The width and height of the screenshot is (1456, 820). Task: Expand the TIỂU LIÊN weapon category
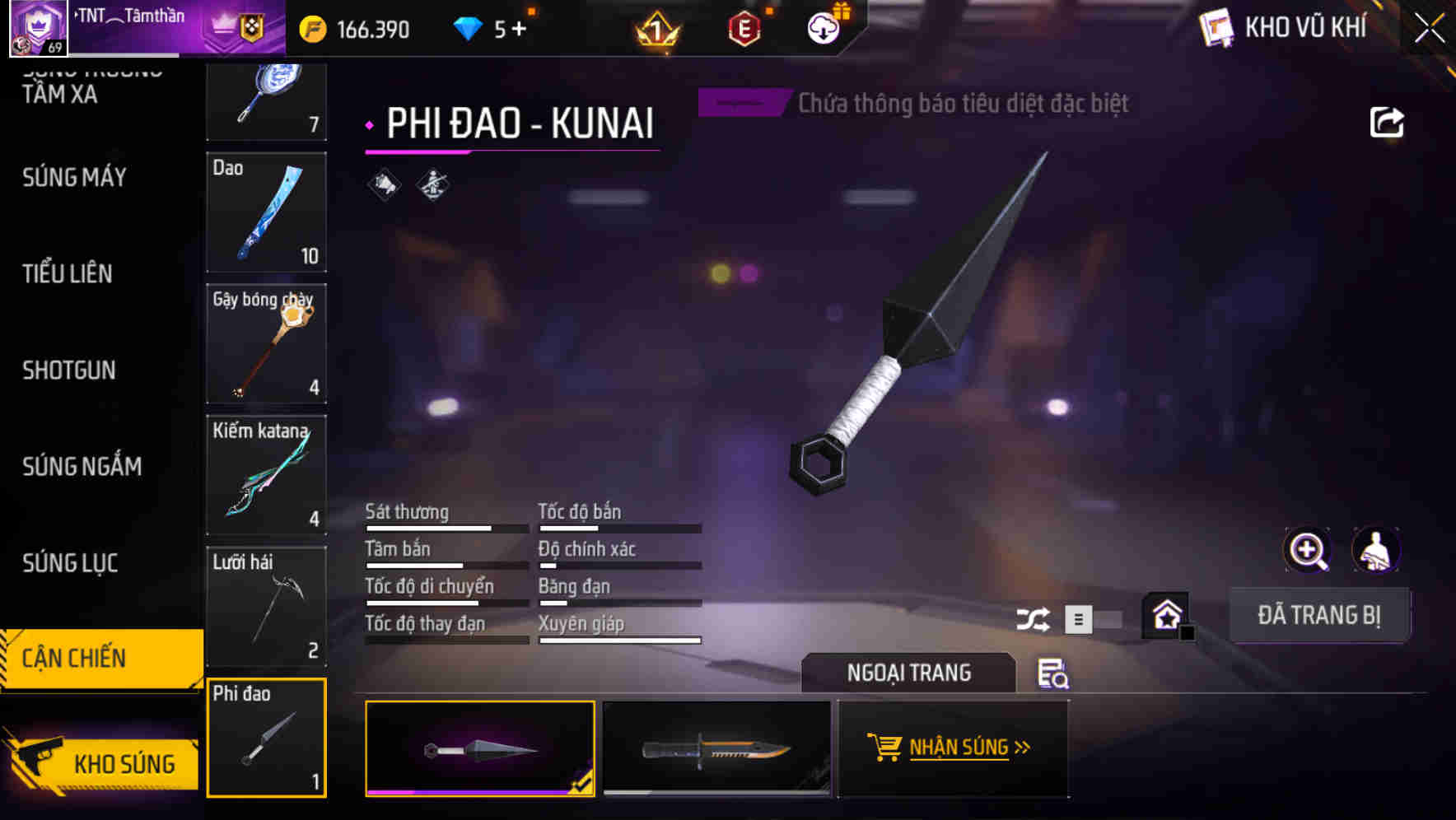(68, 274)
